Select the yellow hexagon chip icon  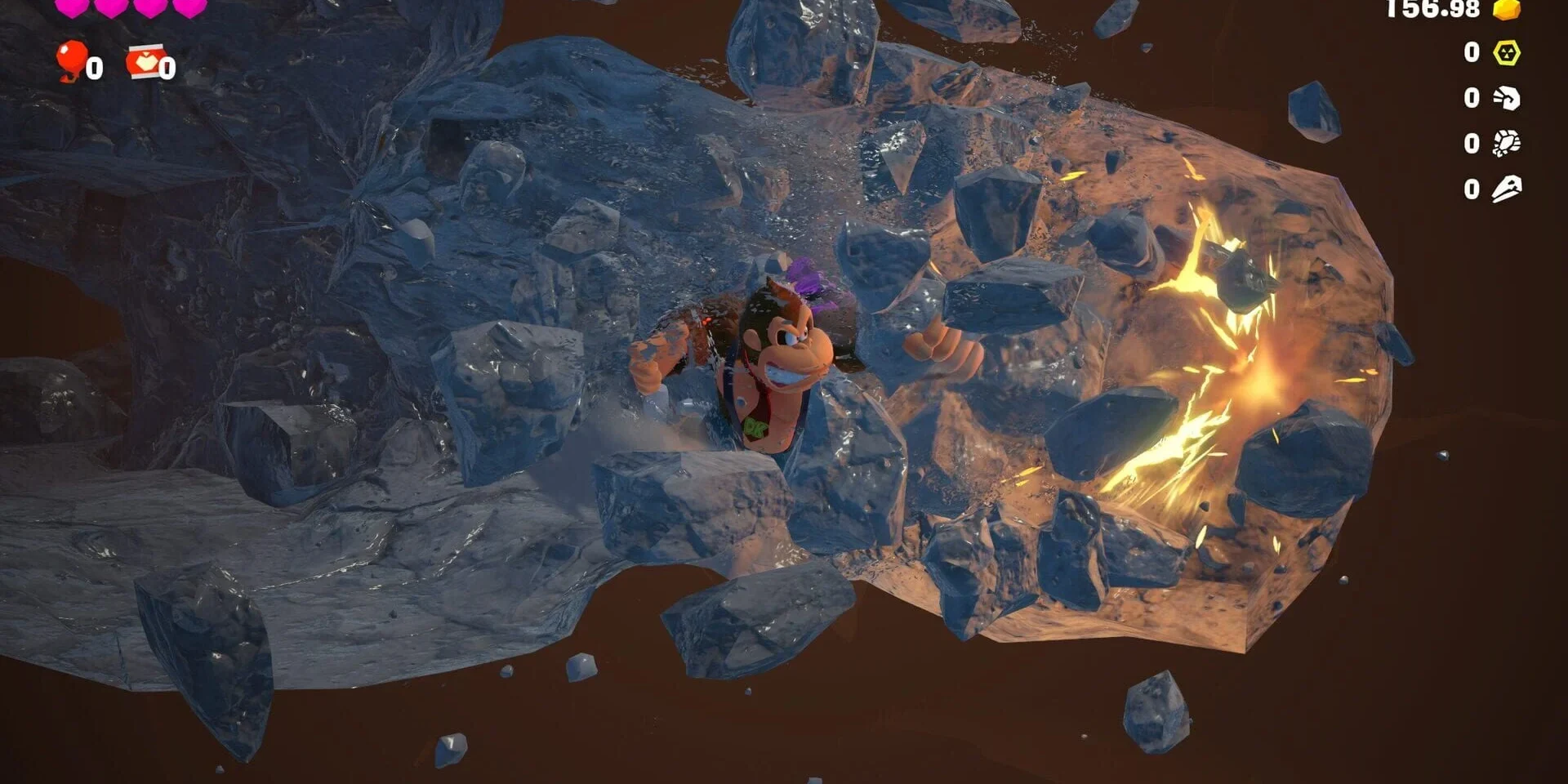coord(1507,53)
